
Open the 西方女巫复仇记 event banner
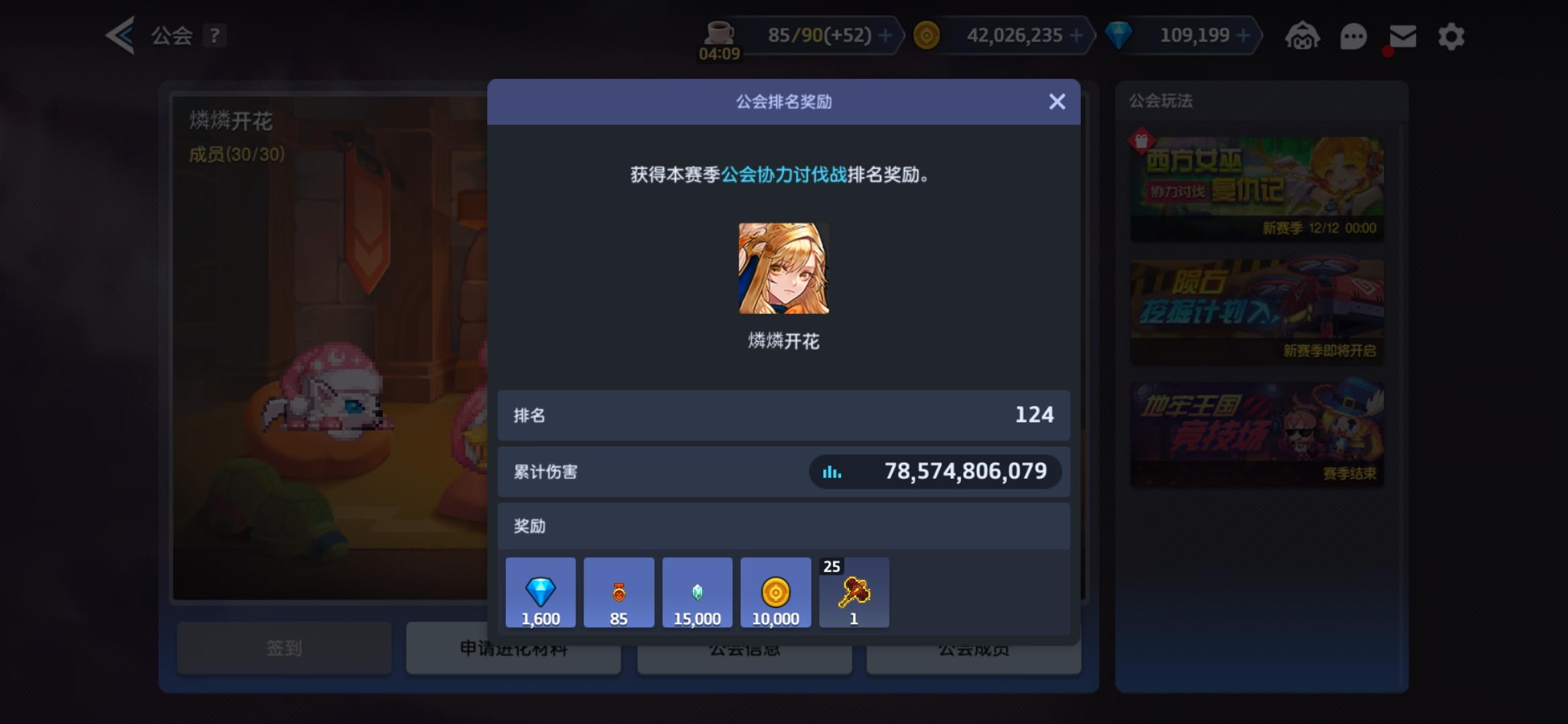tap(1256, 185)
